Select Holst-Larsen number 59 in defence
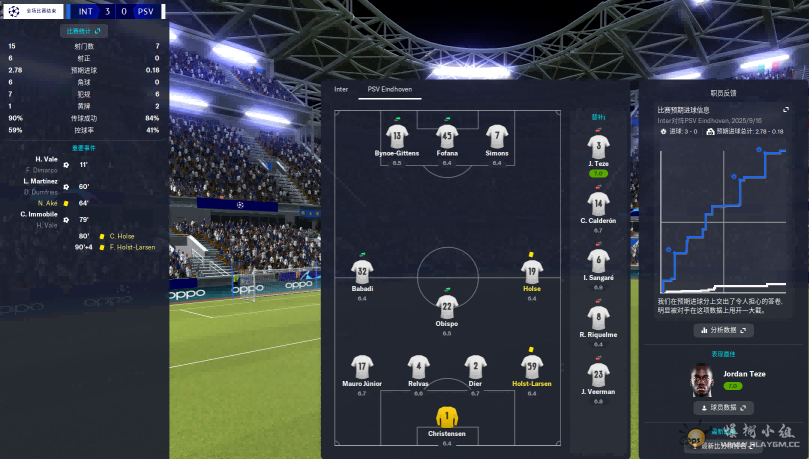 pyautogui.click(x=532, y=366)
